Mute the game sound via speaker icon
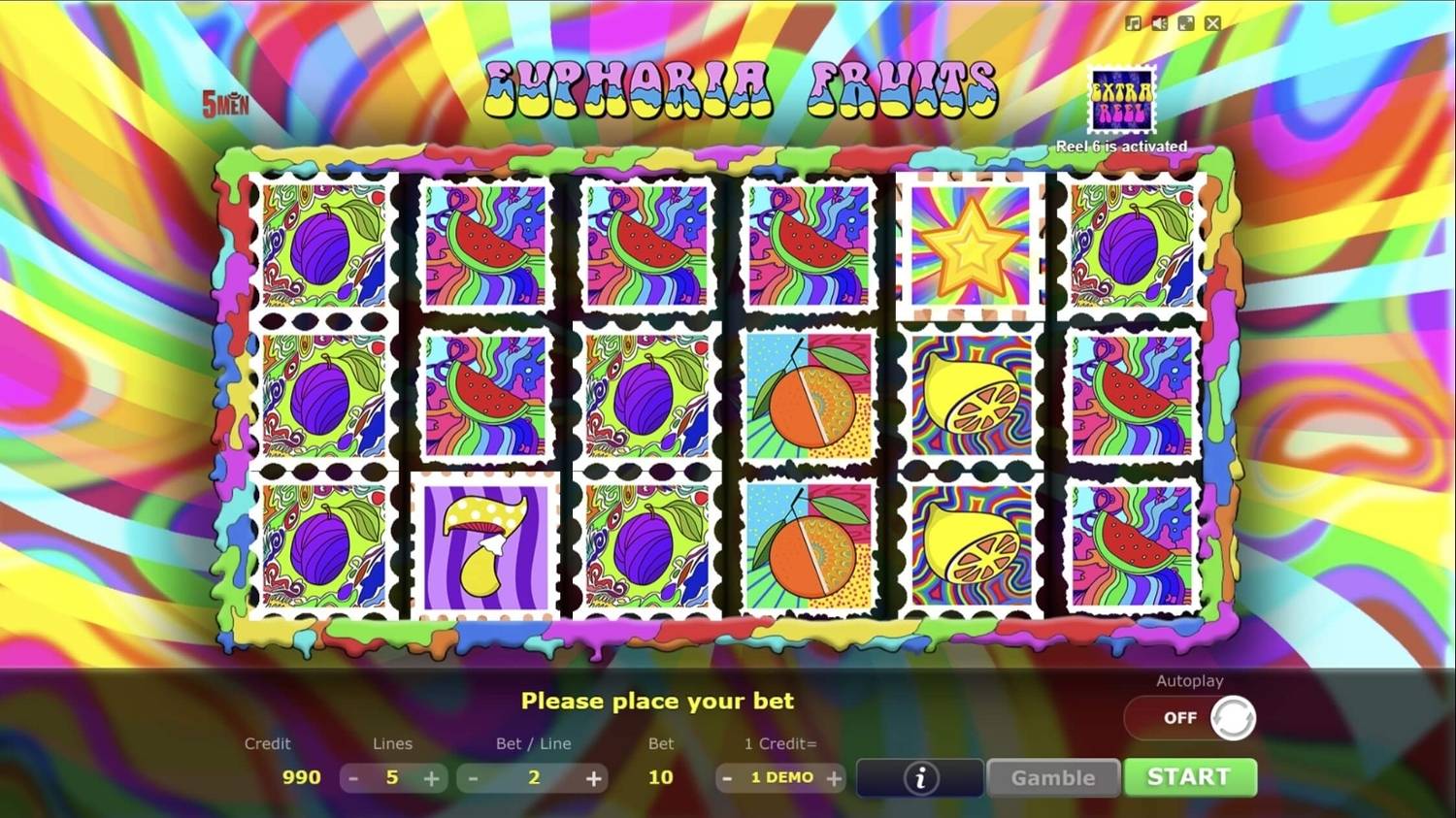Viewport: 1456px width, 818px height. pyautogui.click(x=1158, y=22)
